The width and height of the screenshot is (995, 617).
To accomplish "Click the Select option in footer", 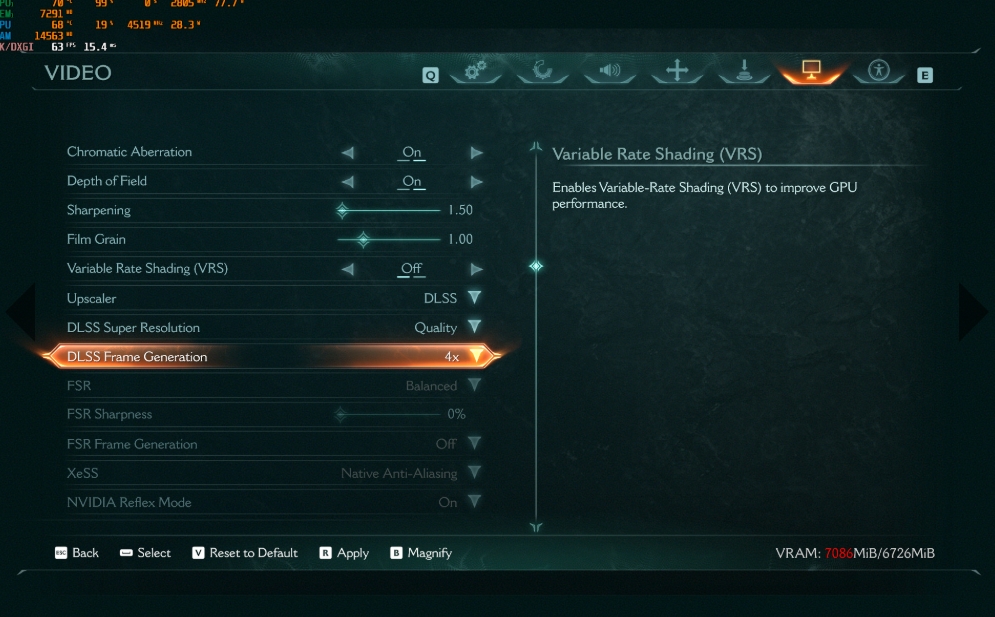I will (145, 553).
